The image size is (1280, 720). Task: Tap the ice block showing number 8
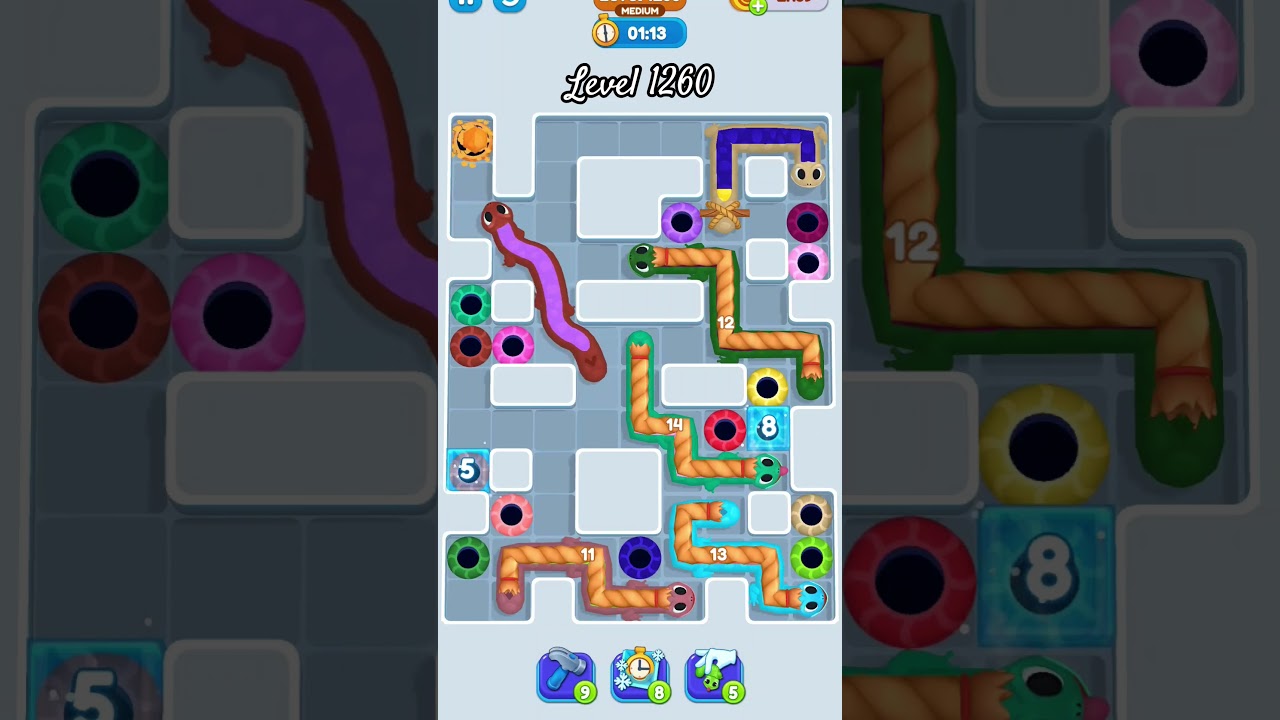pyautogui.click(x=767, y=428)
